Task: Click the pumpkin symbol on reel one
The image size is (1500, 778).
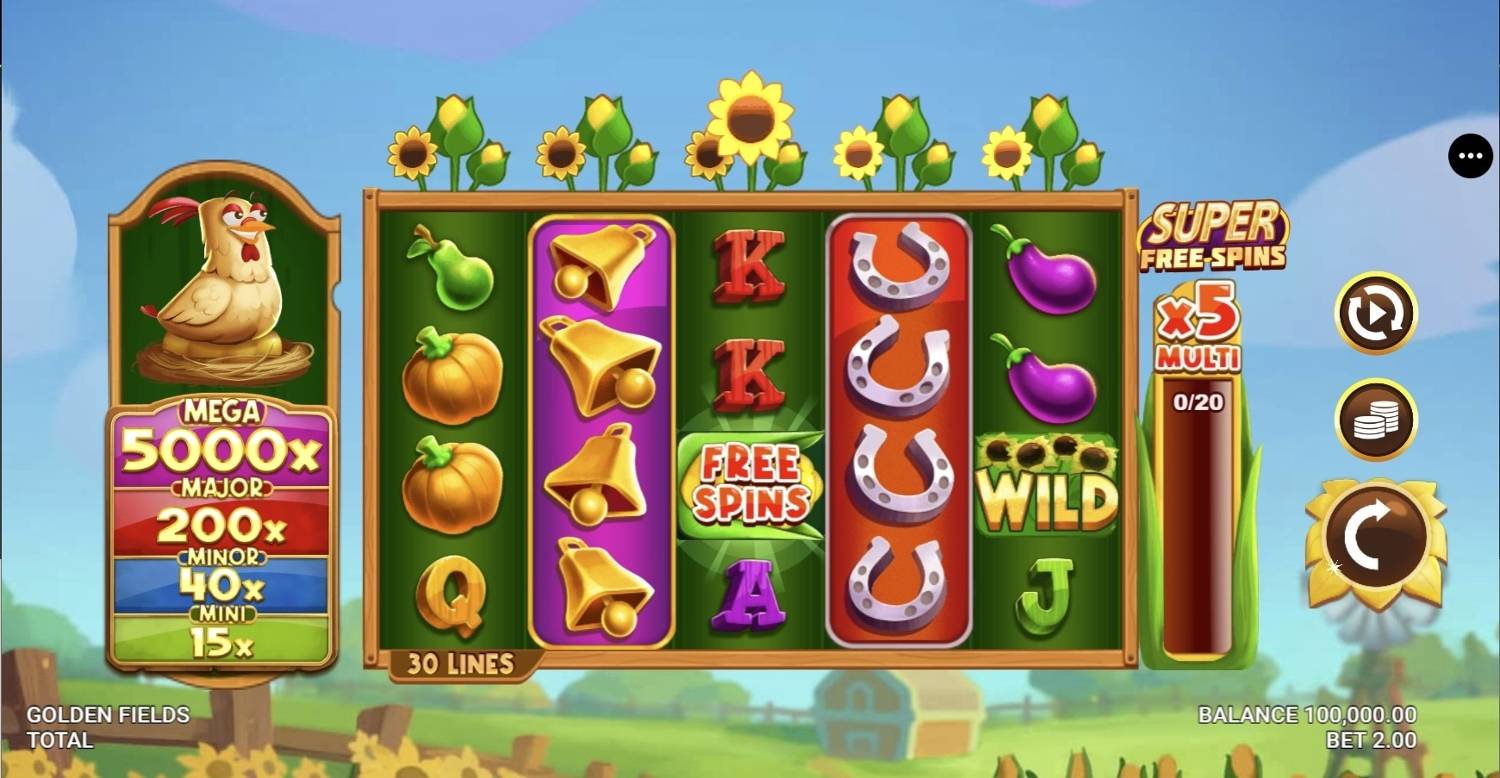Action: [452, 380]
